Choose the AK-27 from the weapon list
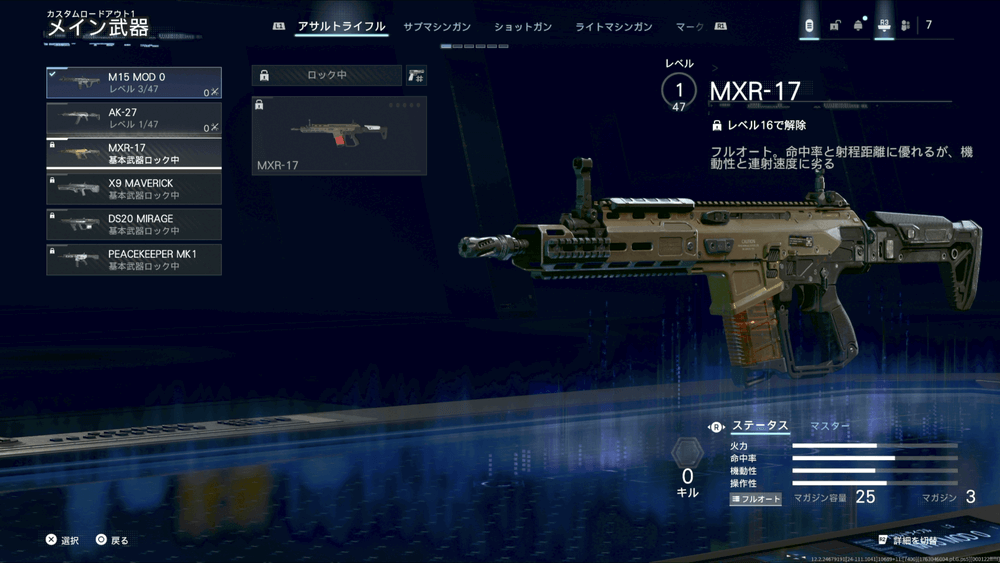Screen dimensions: 1000x563 pos(134,119)
